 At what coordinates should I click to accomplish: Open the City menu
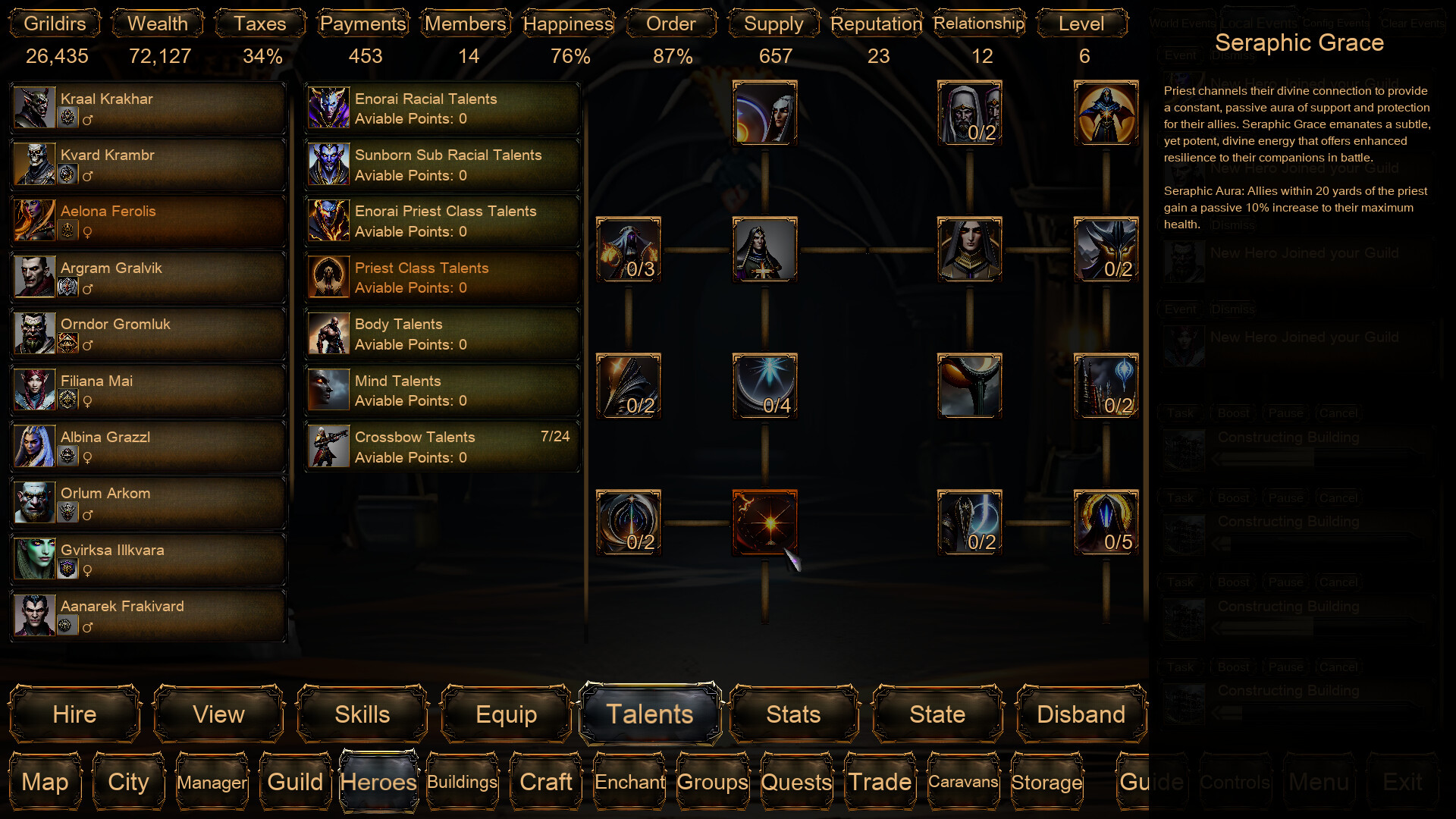click(x=127, y=782)
